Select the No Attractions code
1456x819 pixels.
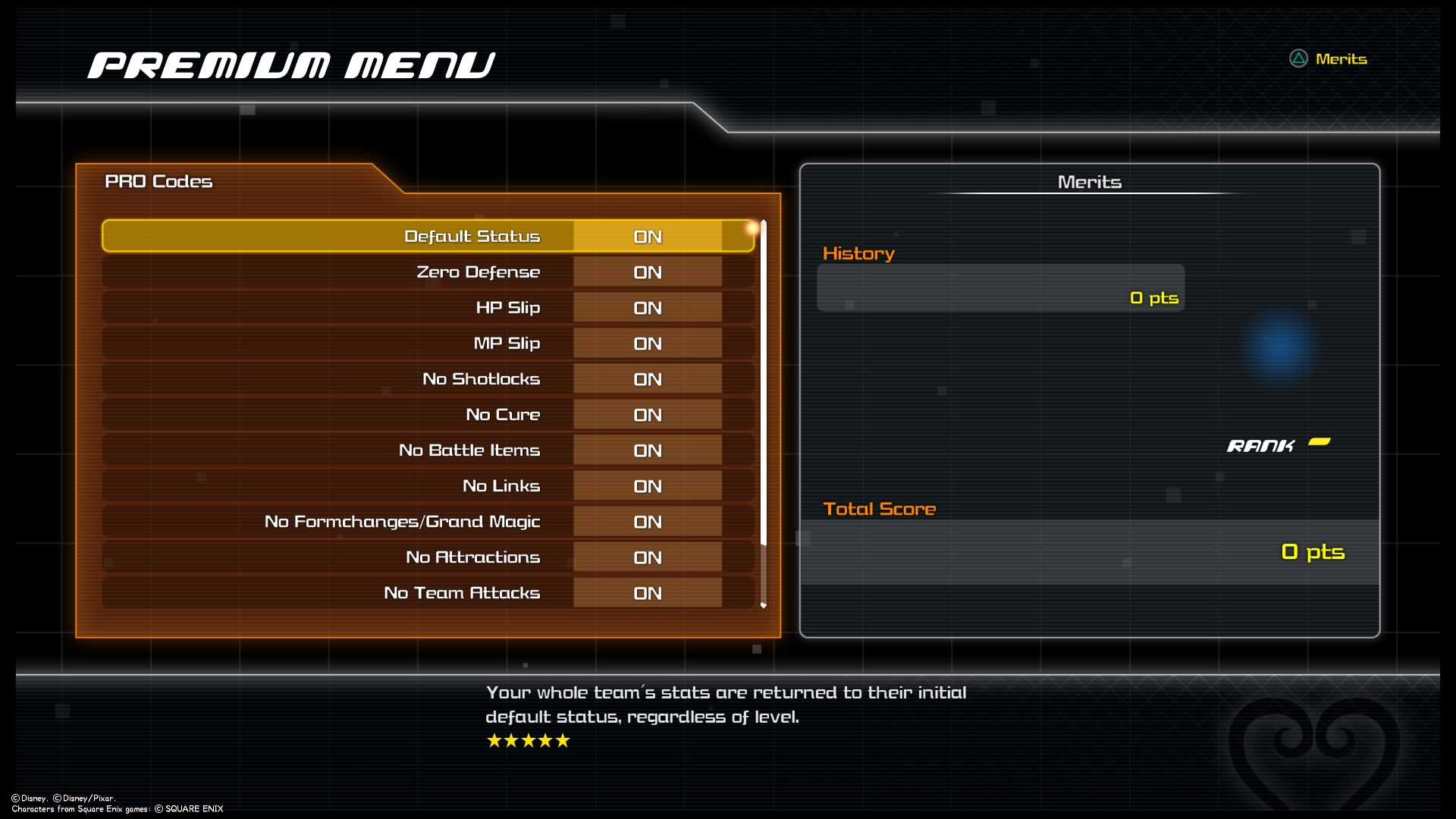[428, 557]
